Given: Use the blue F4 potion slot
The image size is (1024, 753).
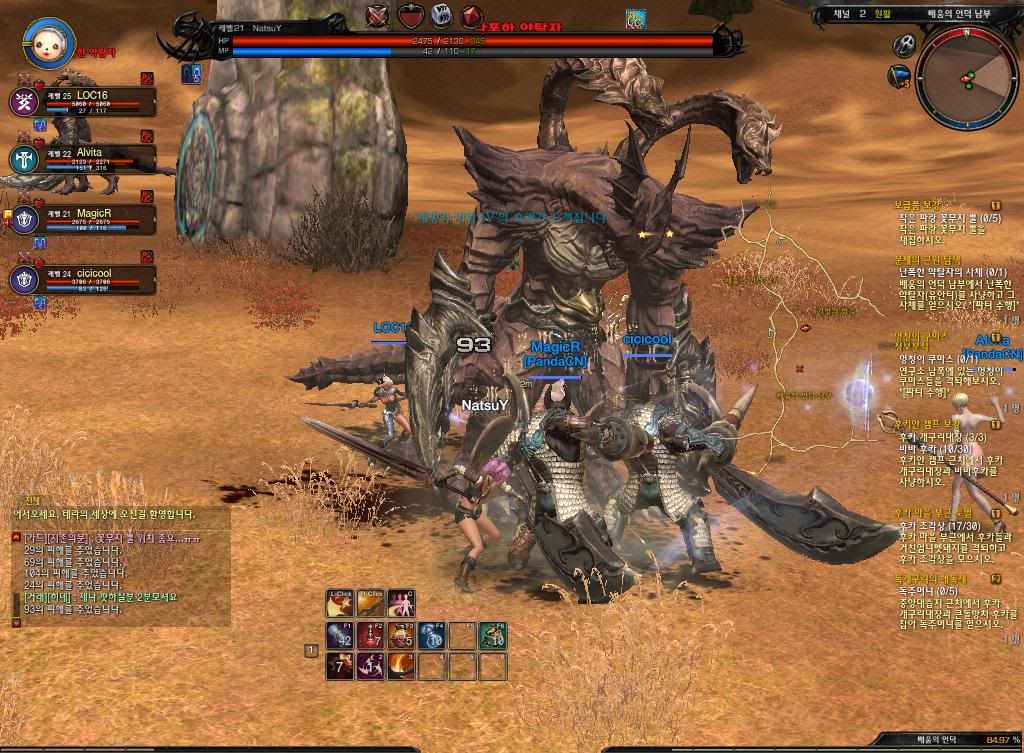Looking at the screenshot, I should tap(432, 636).
